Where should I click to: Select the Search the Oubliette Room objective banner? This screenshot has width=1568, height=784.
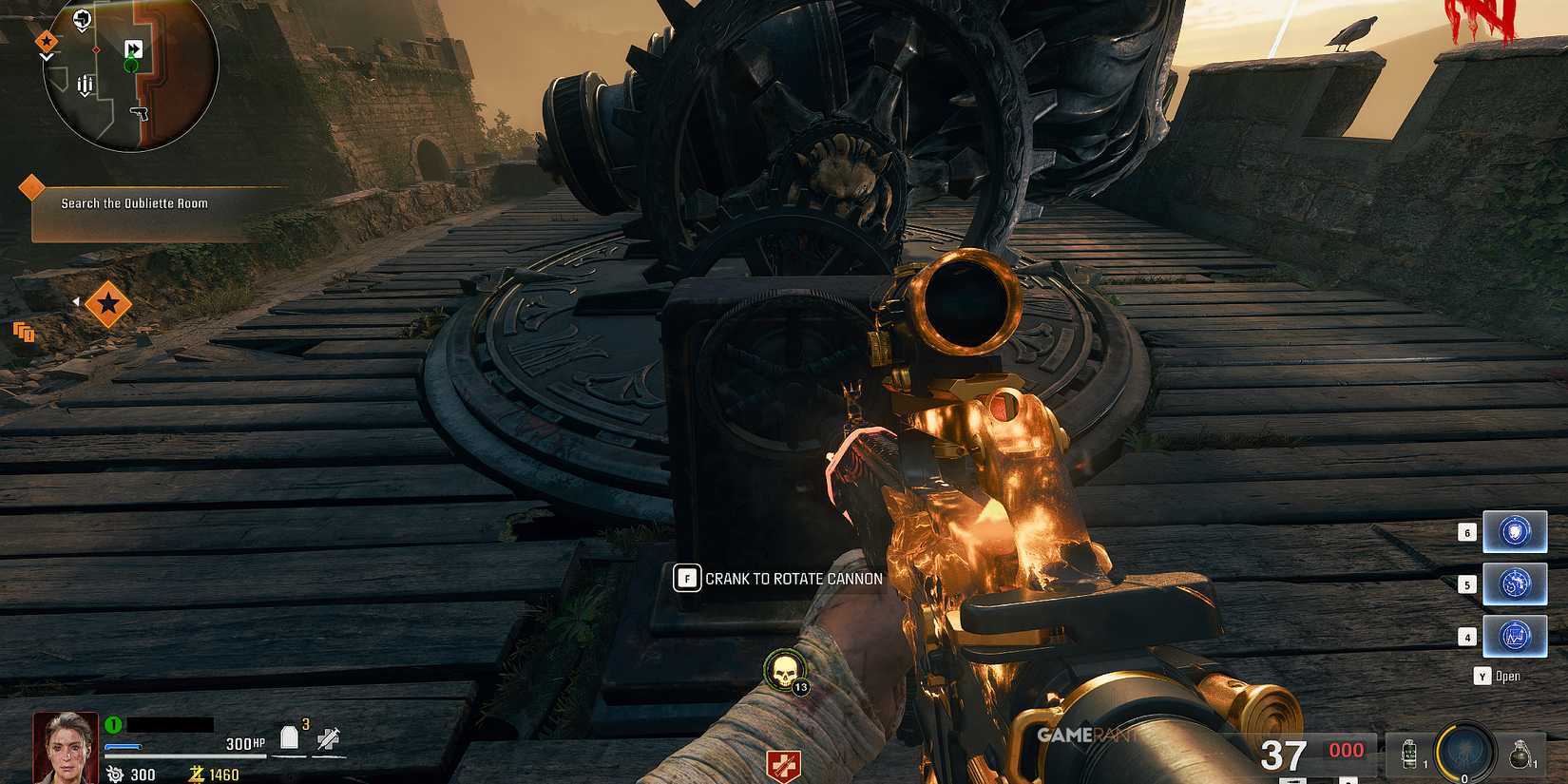click(x=133, y=203)
